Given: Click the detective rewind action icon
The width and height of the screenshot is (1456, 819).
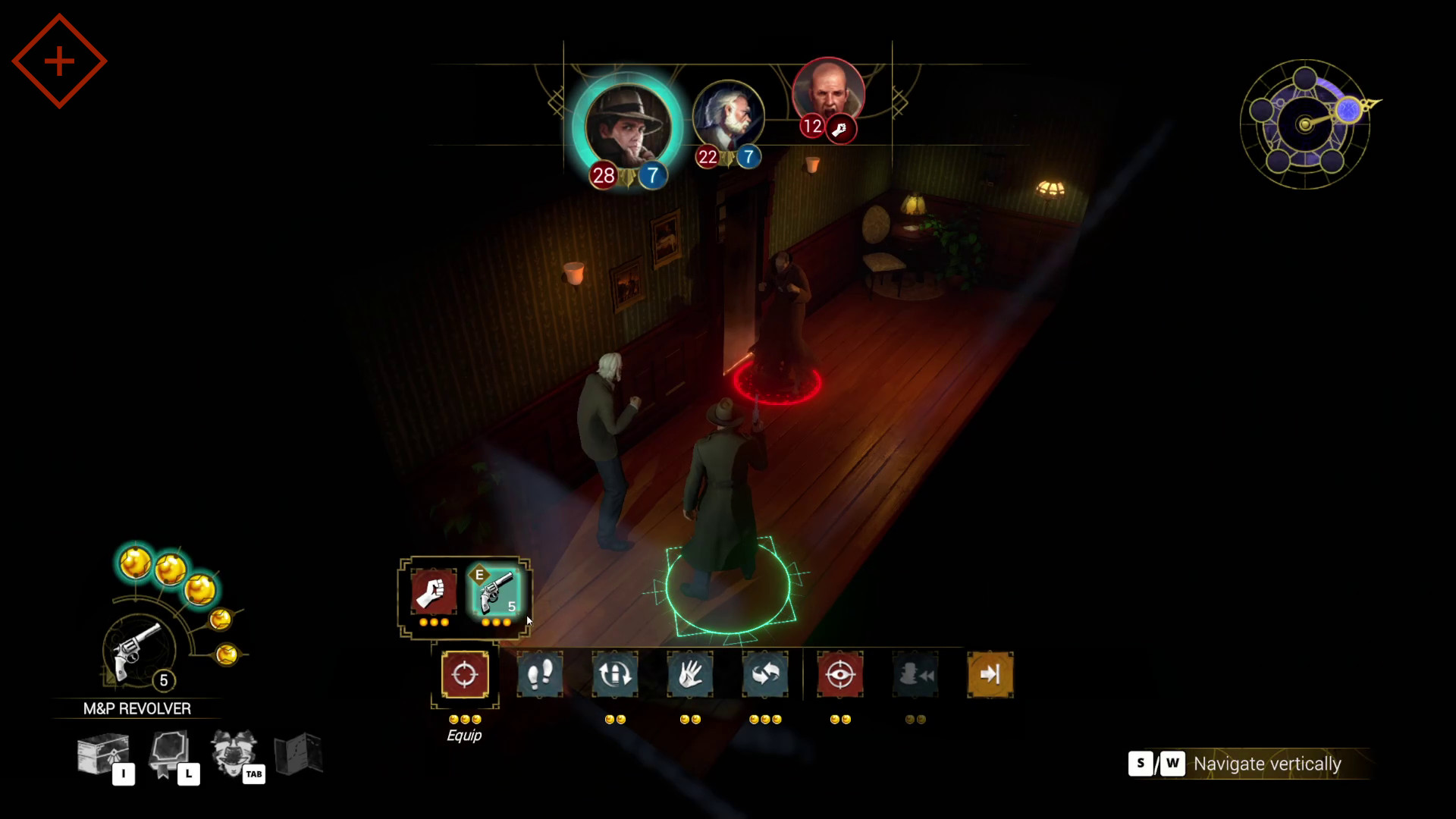Looking at the screenshot, I should [x=915, y=675].
